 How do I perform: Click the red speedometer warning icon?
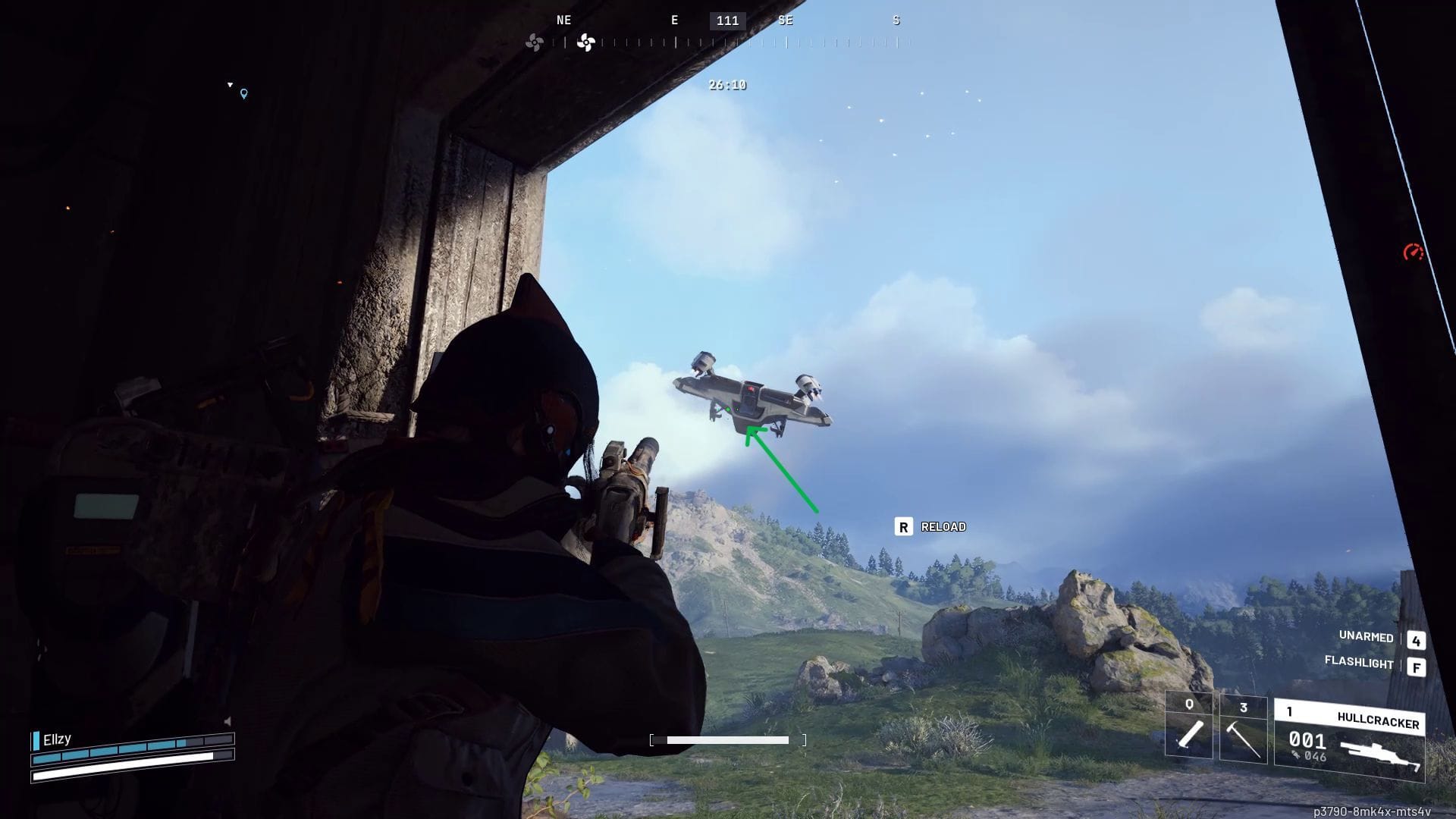1413,253
